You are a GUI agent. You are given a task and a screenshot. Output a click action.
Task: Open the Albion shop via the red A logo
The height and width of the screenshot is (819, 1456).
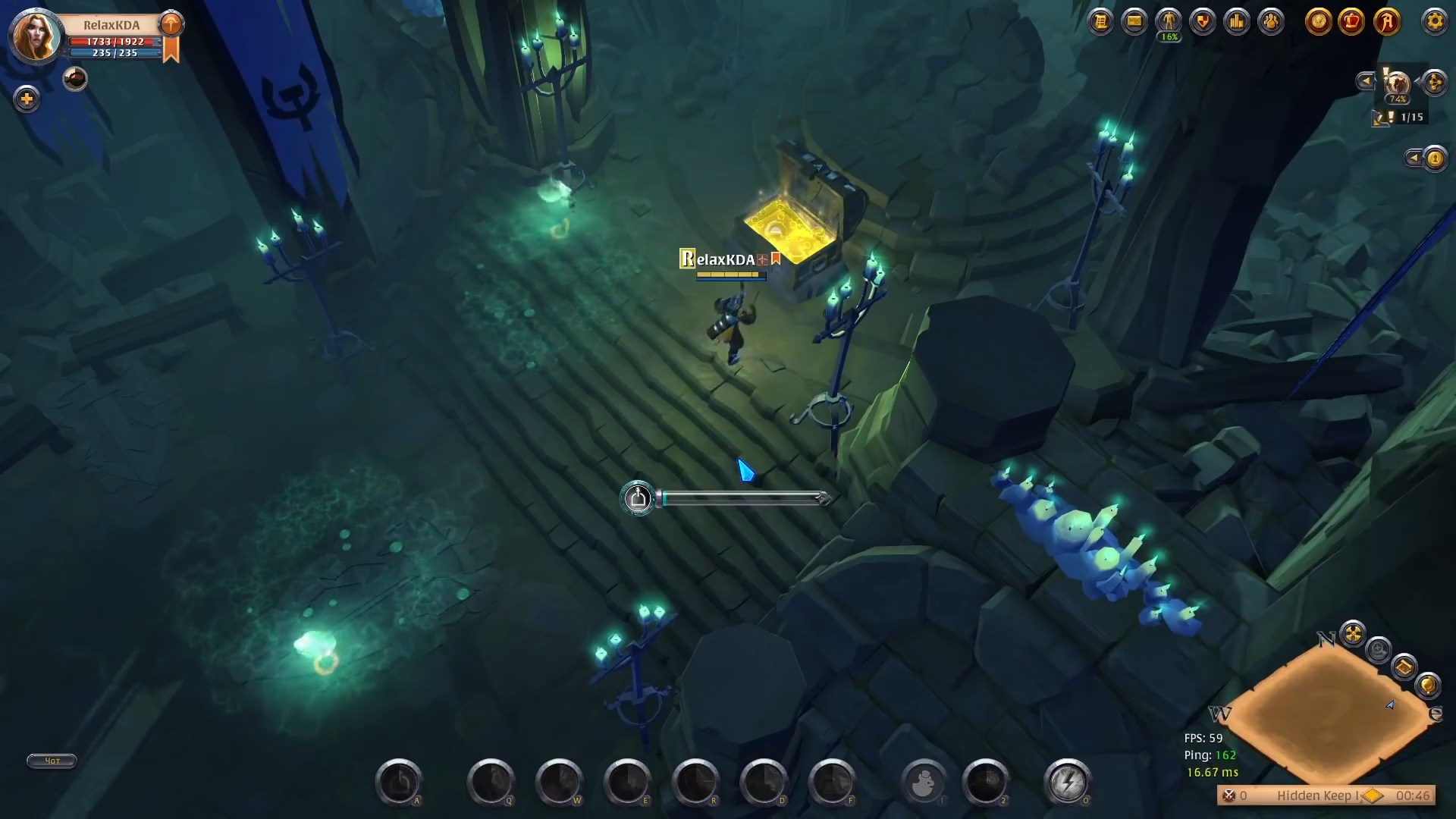(x=1389, y=21)
